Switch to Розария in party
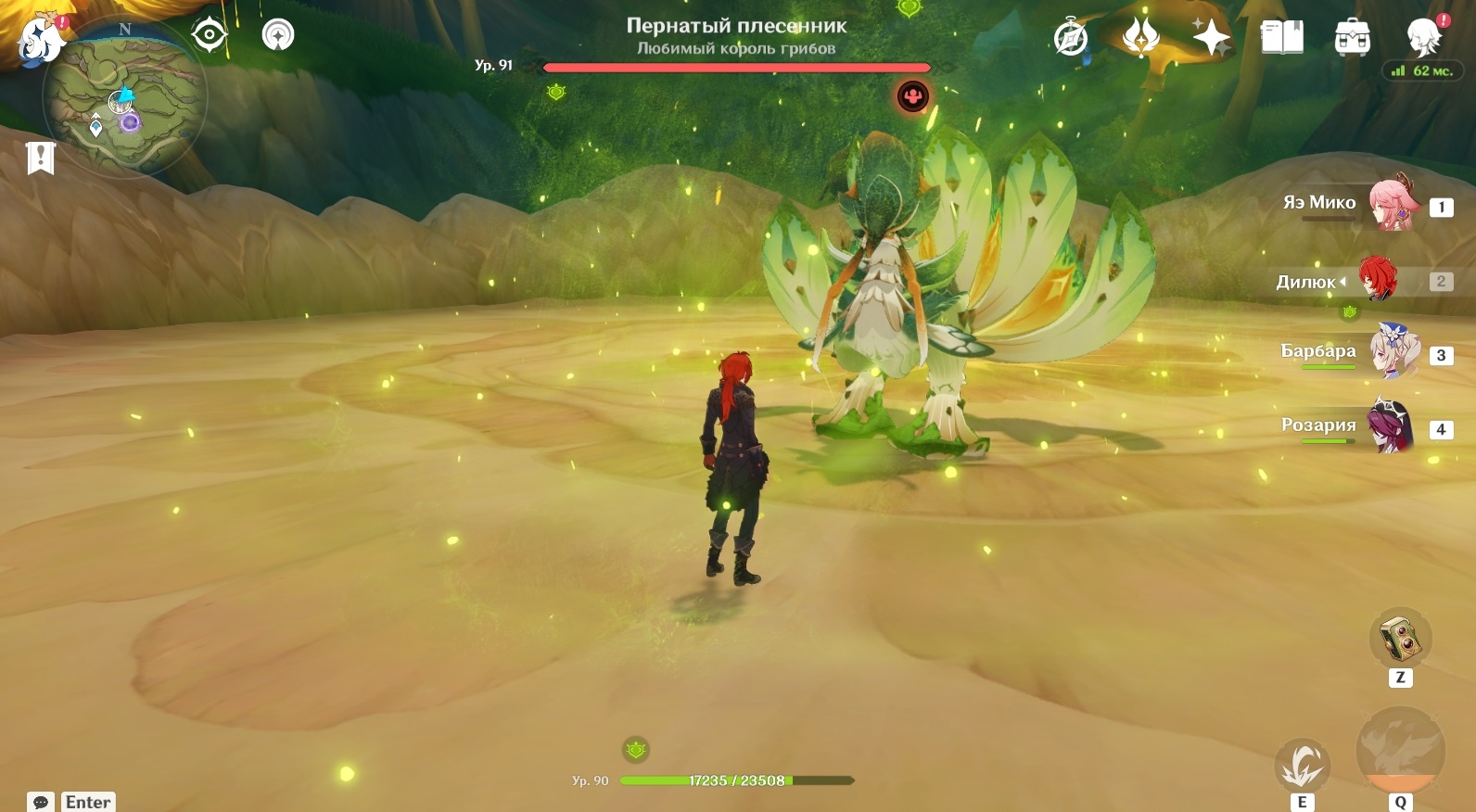 [x=1393, y=426]
